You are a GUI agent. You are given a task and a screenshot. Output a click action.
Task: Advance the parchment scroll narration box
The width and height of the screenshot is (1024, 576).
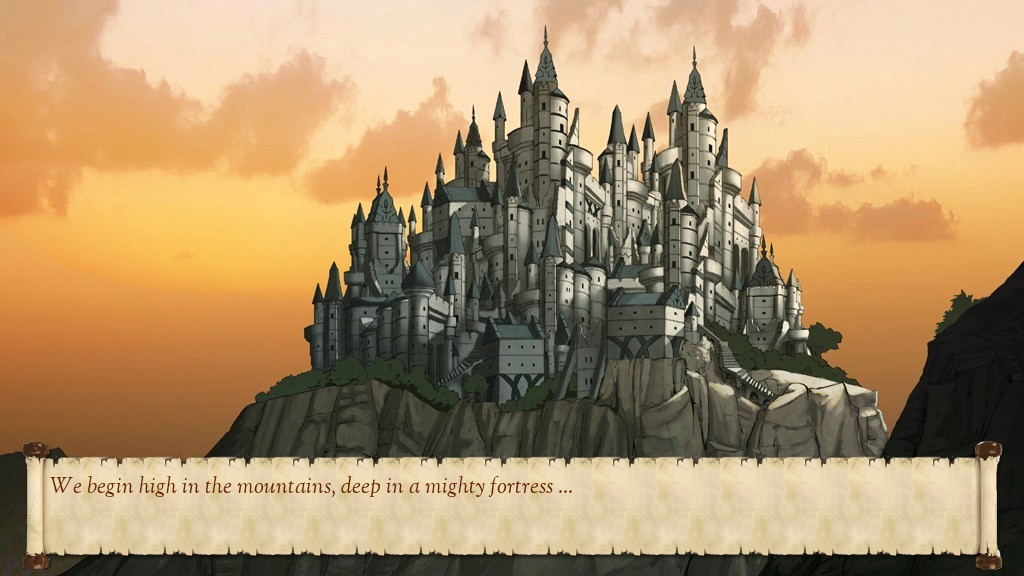point(512,505)
